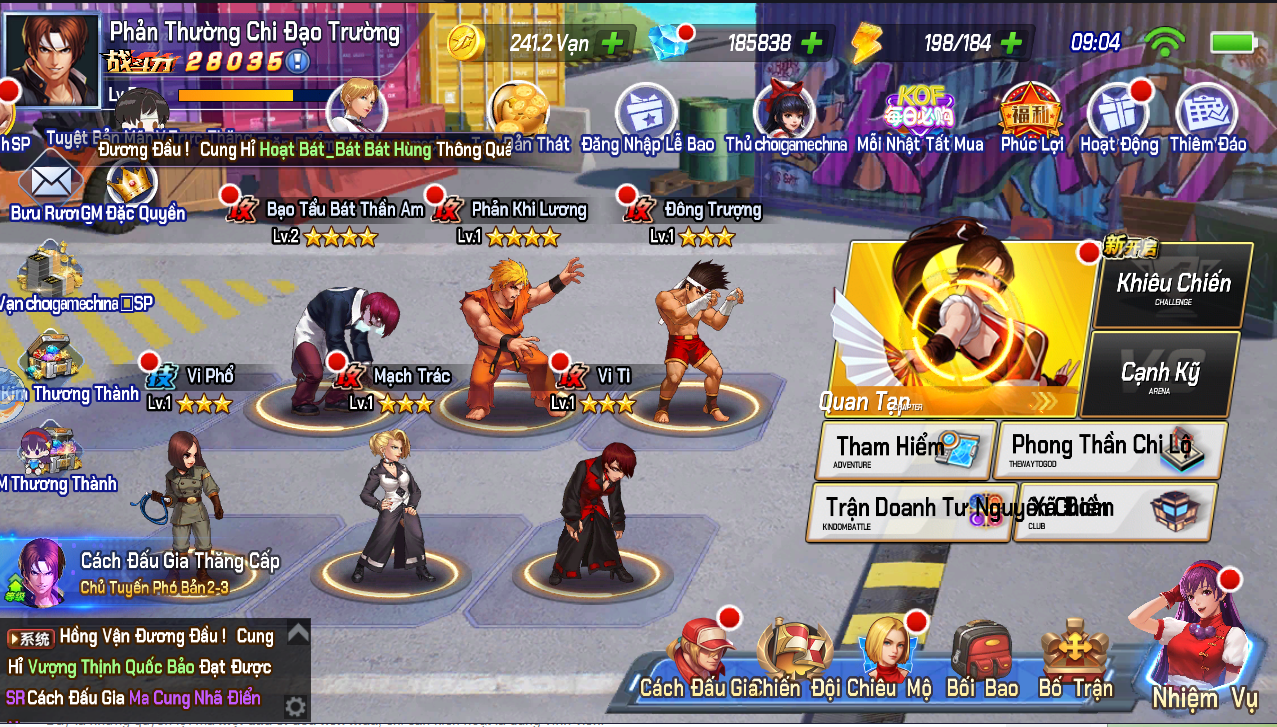Add gold with the coin plus button
1277x727 pixels.
click(x=611, y=43)
